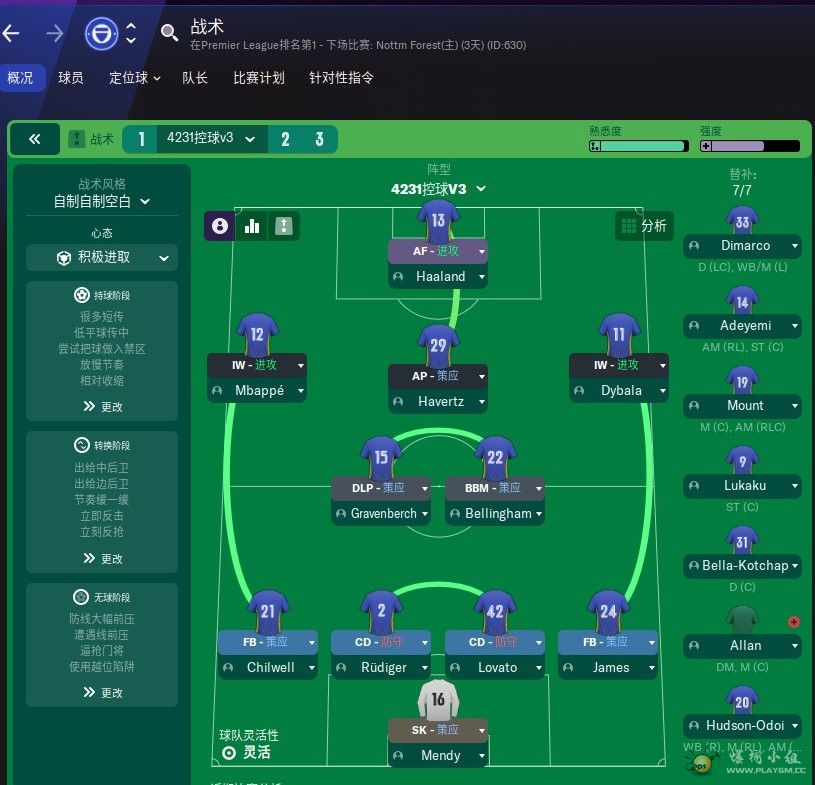Switch to the 队长 tab
This screenshot has width=815, height=785.
tap(195, 77)
